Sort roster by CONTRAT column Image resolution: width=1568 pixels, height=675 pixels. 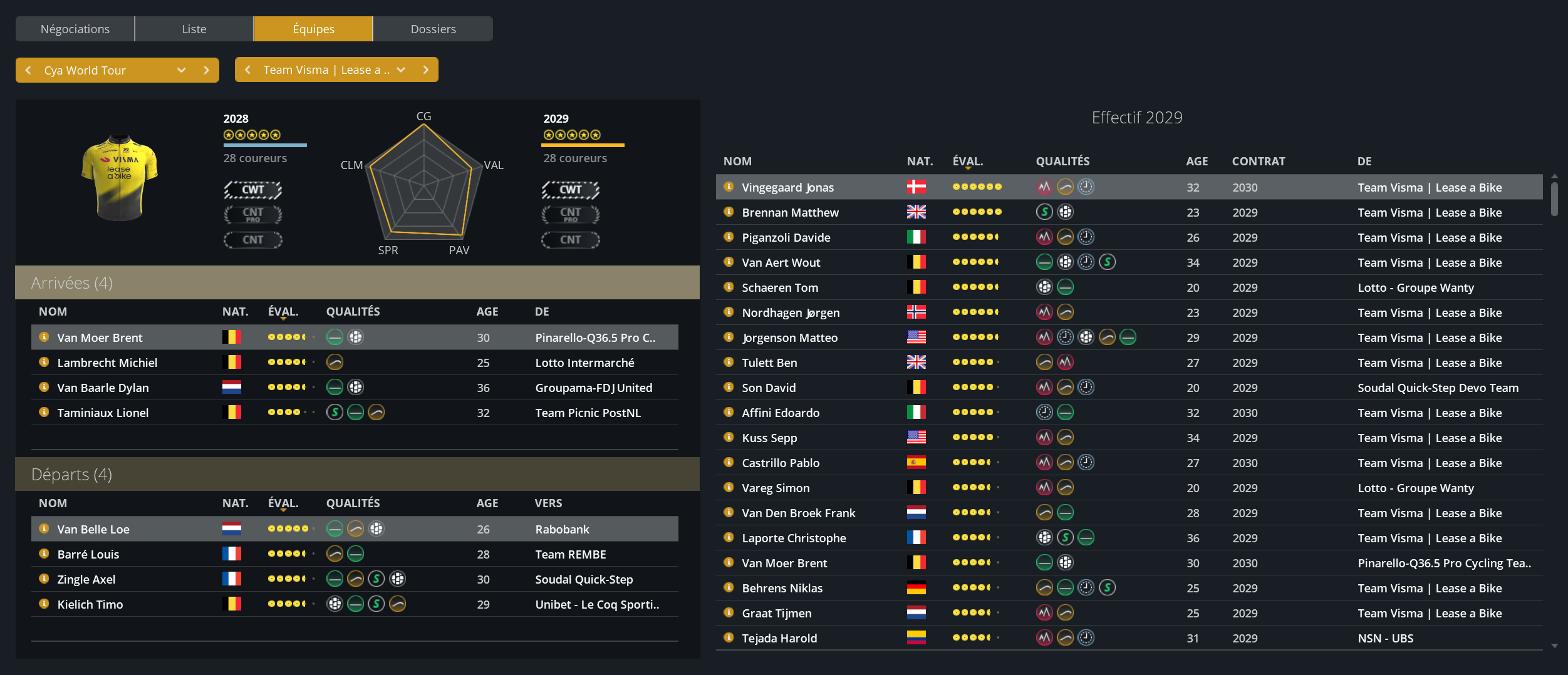1258,161
